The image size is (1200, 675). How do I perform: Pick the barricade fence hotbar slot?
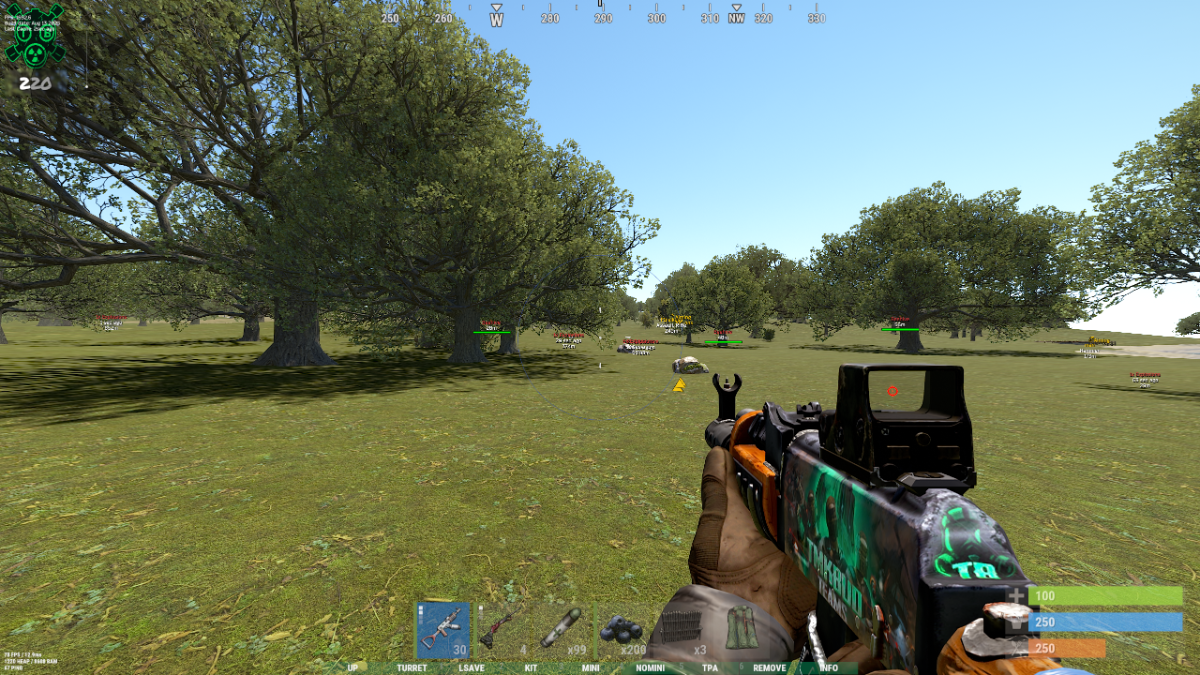pos(682,629)
